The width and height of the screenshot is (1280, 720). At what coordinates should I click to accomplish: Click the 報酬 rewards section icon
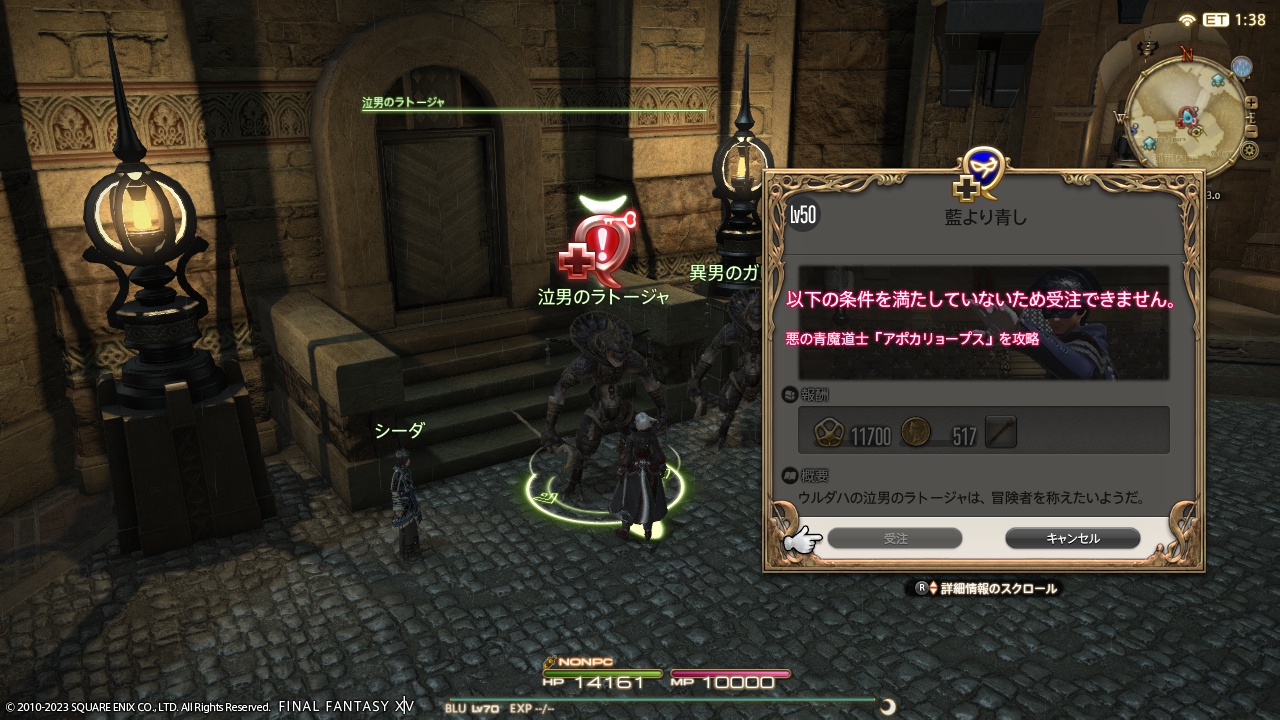(x=790, y=395)
